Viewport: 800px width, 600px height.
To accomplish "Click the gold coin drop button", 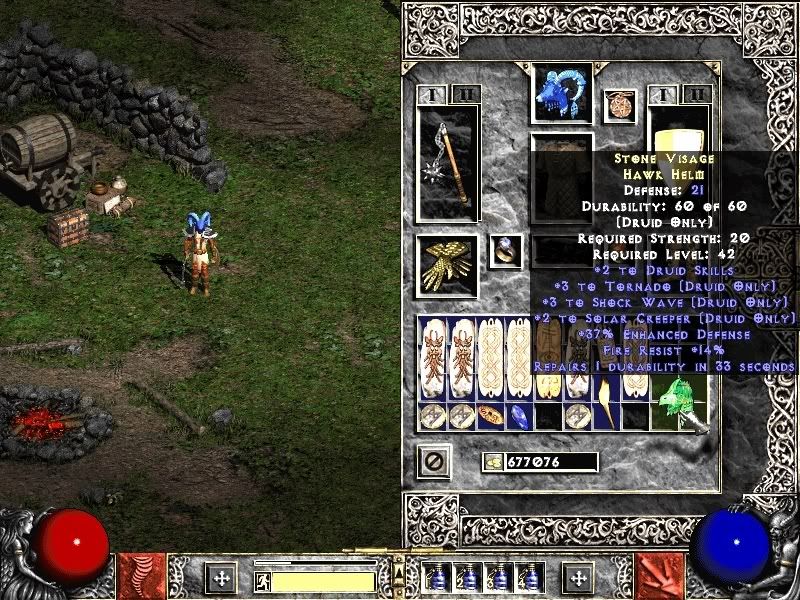I will click(x=494, y=462).
